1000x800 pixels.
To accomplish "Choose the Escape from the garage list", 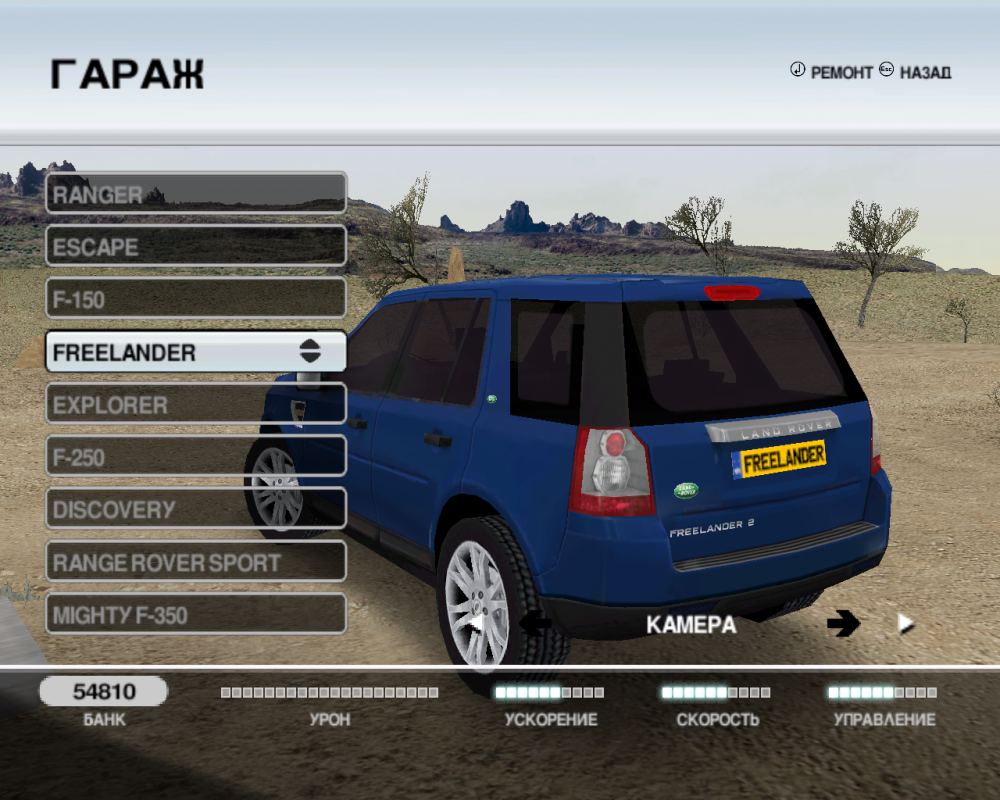I will coord(195,246).
